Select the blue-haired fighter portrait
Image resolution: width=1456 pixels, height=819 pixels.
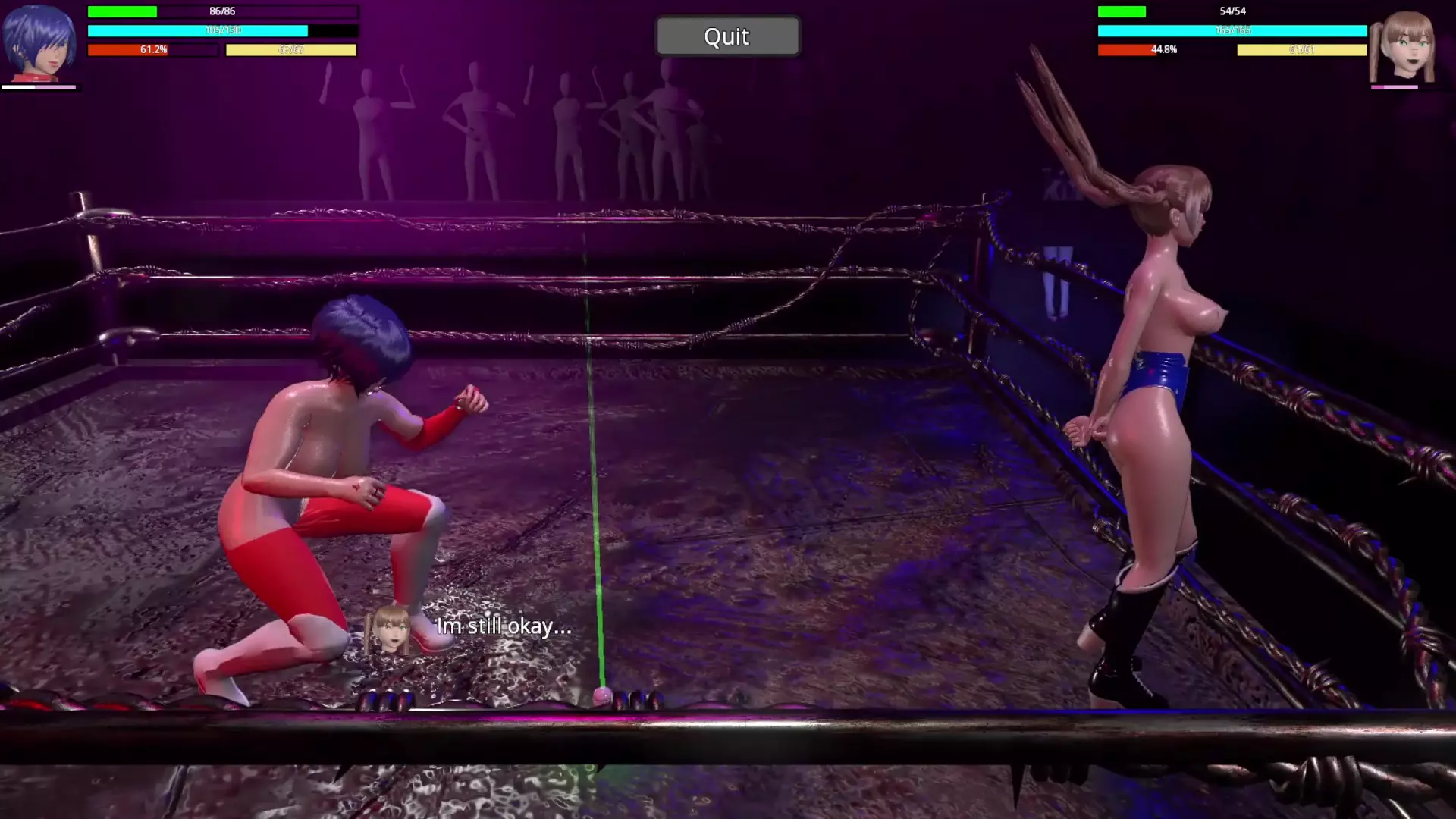pyautogui.click(x=39, y=42)
